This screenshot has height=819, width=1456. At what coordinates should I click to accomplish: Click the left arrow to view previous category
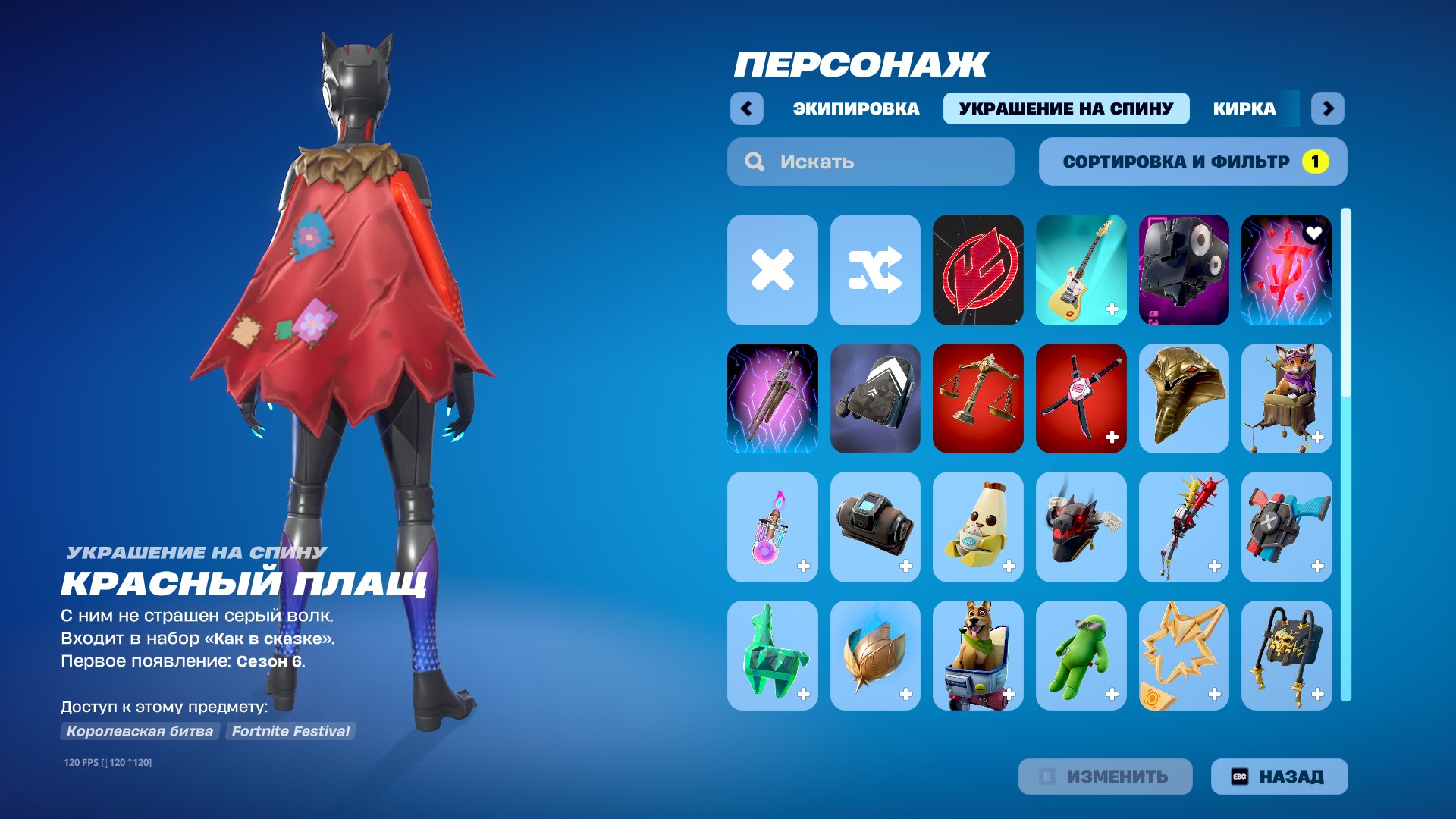747,108
